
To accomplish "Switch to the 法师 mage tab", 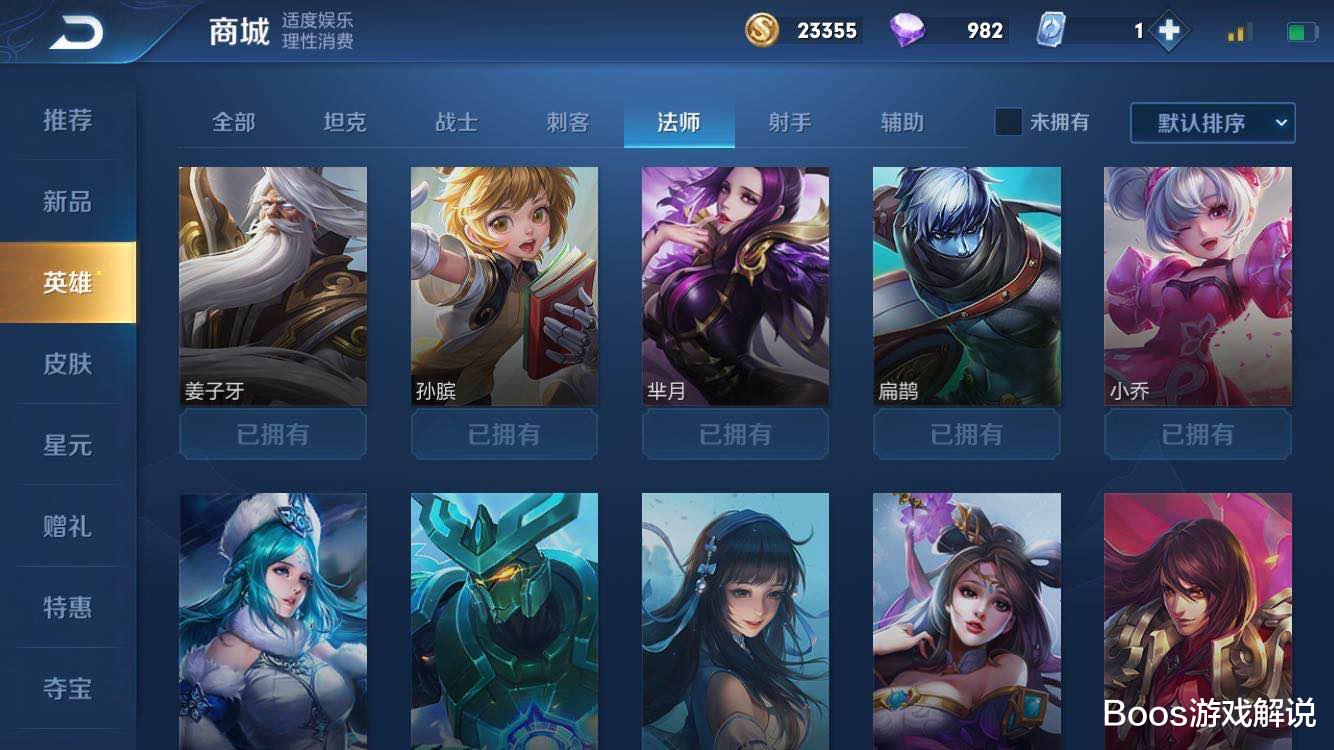I will pos(679,120).
